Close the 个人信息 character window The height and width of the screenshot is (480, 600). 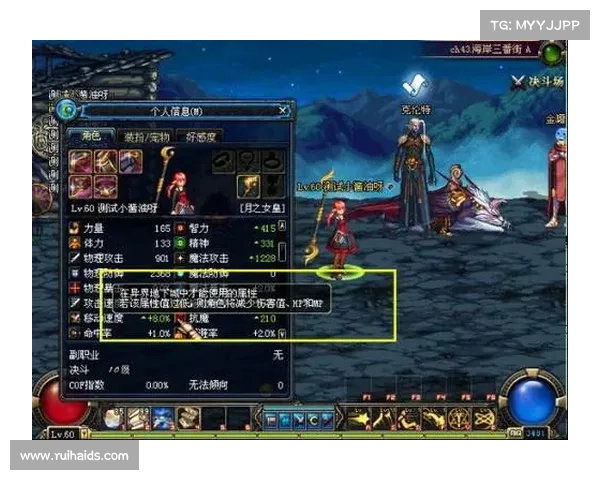pos(284,110)
